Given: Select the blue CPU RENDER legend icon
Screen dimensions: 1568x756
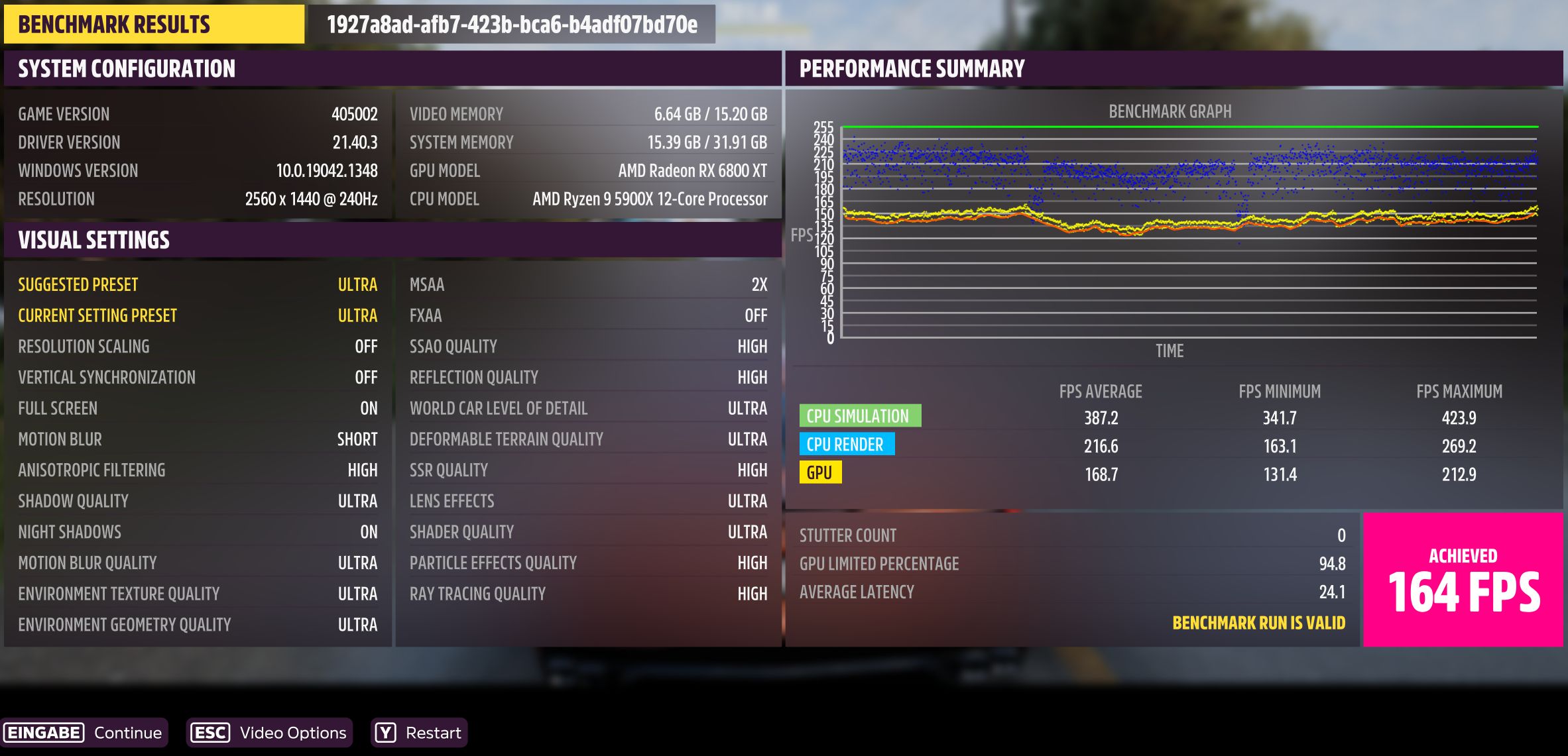Looking at the screenshot, I should tap(849, 444).
